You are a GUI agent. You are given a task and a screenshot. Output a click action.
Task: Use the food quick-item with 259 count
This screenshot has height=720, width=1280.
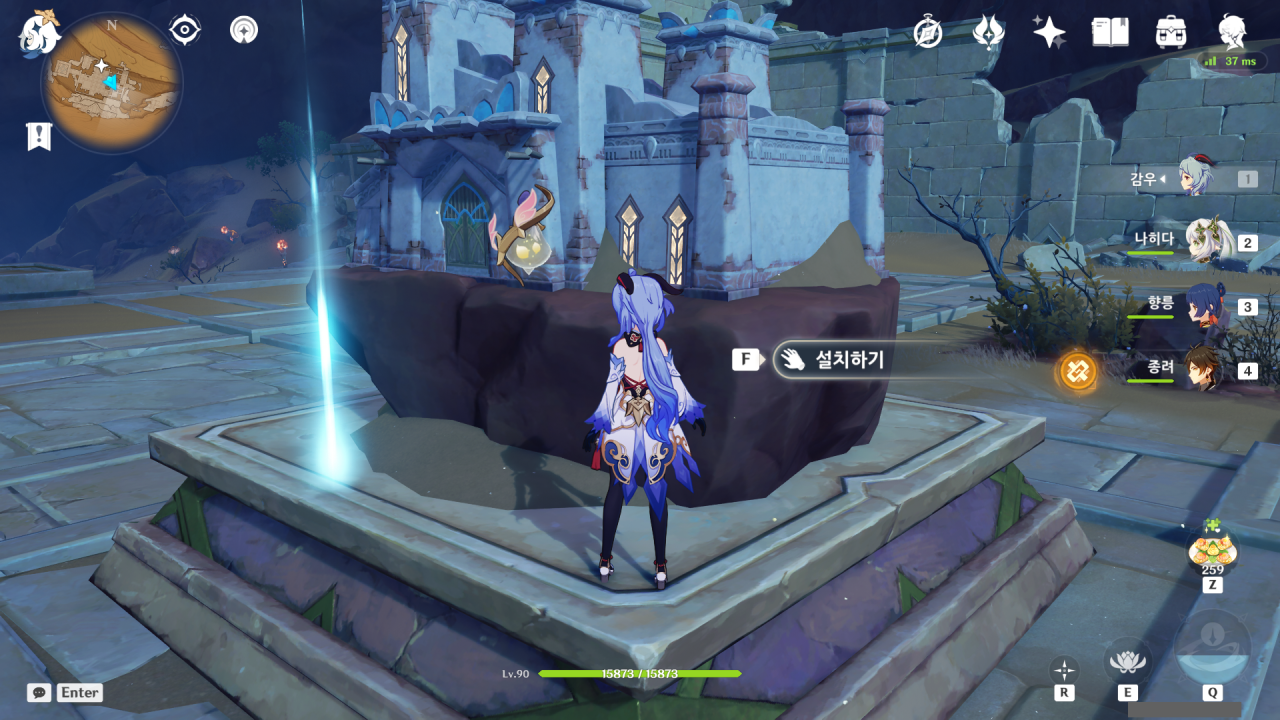tap(1212, 548)
